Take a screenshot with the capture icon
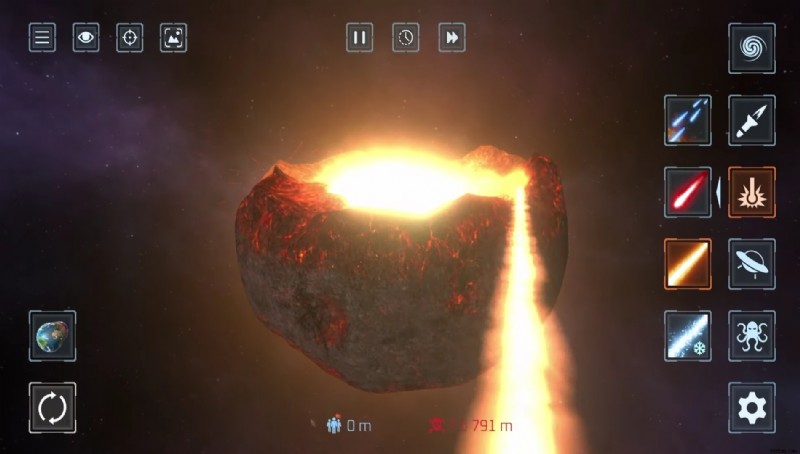800x454 pixels. (174, 38)
